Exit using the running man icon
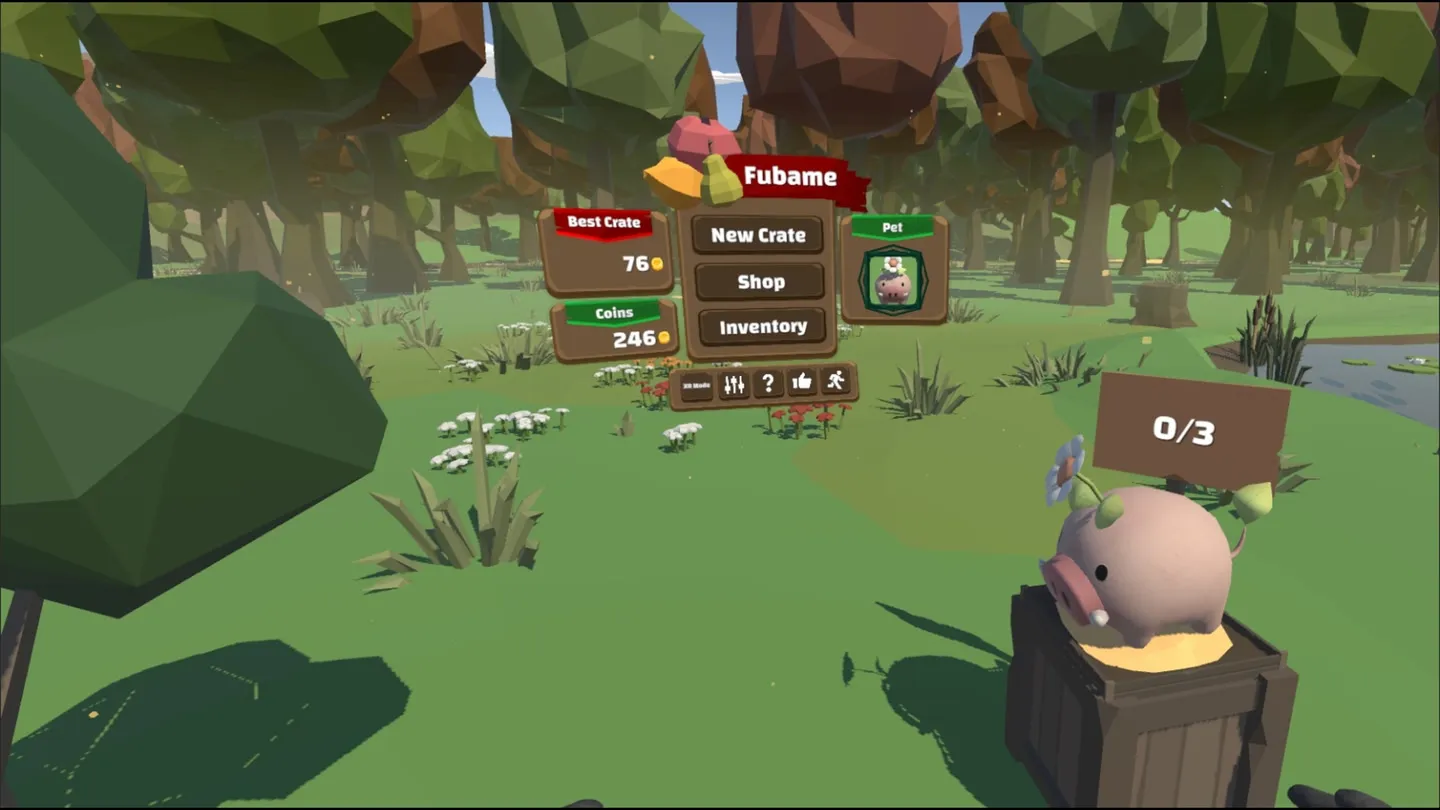 point(836,381)
